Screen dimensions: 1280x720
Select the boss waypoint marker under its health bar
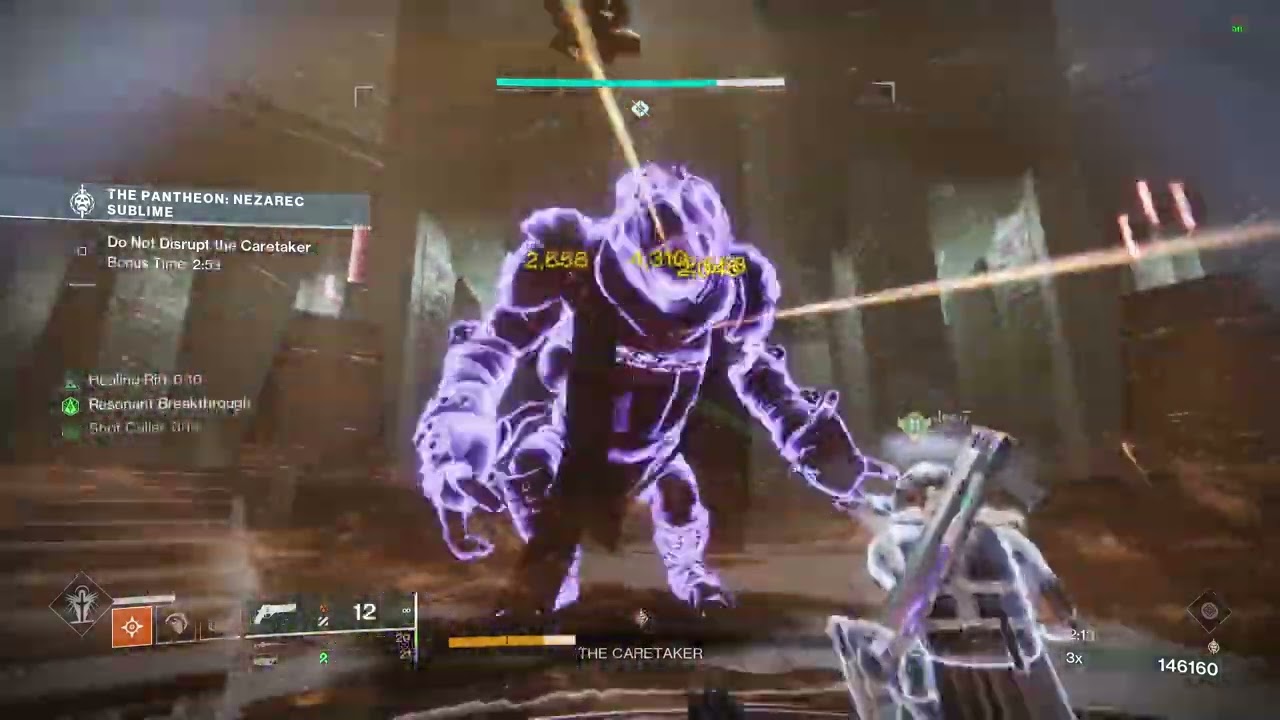click(640, 109)
